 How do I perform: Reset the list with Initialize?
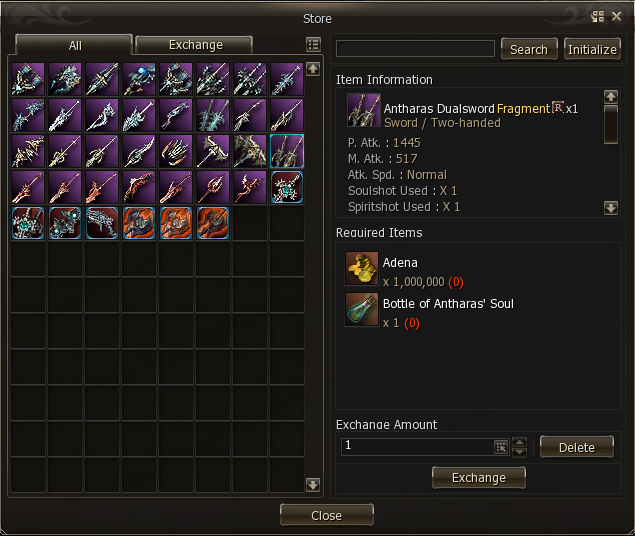pyautogui.click(x=592, y=49)
